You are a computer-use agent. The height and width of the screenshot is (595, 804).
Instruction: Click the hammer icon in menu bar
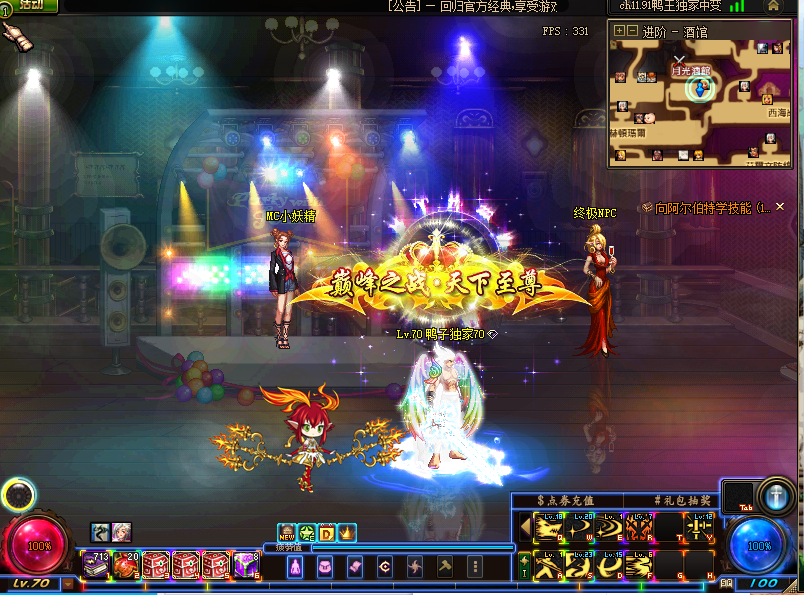[x=445, y=567]
